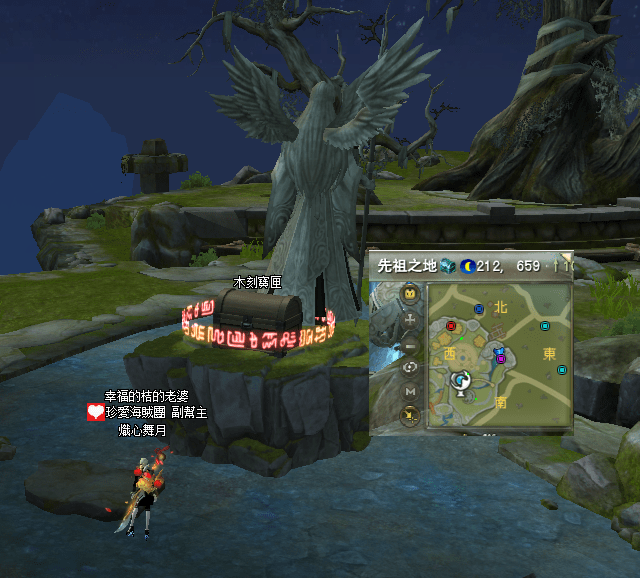640x578 pixels.
Task: Click the purple marker on the minimap
Action: coord(501,358)
